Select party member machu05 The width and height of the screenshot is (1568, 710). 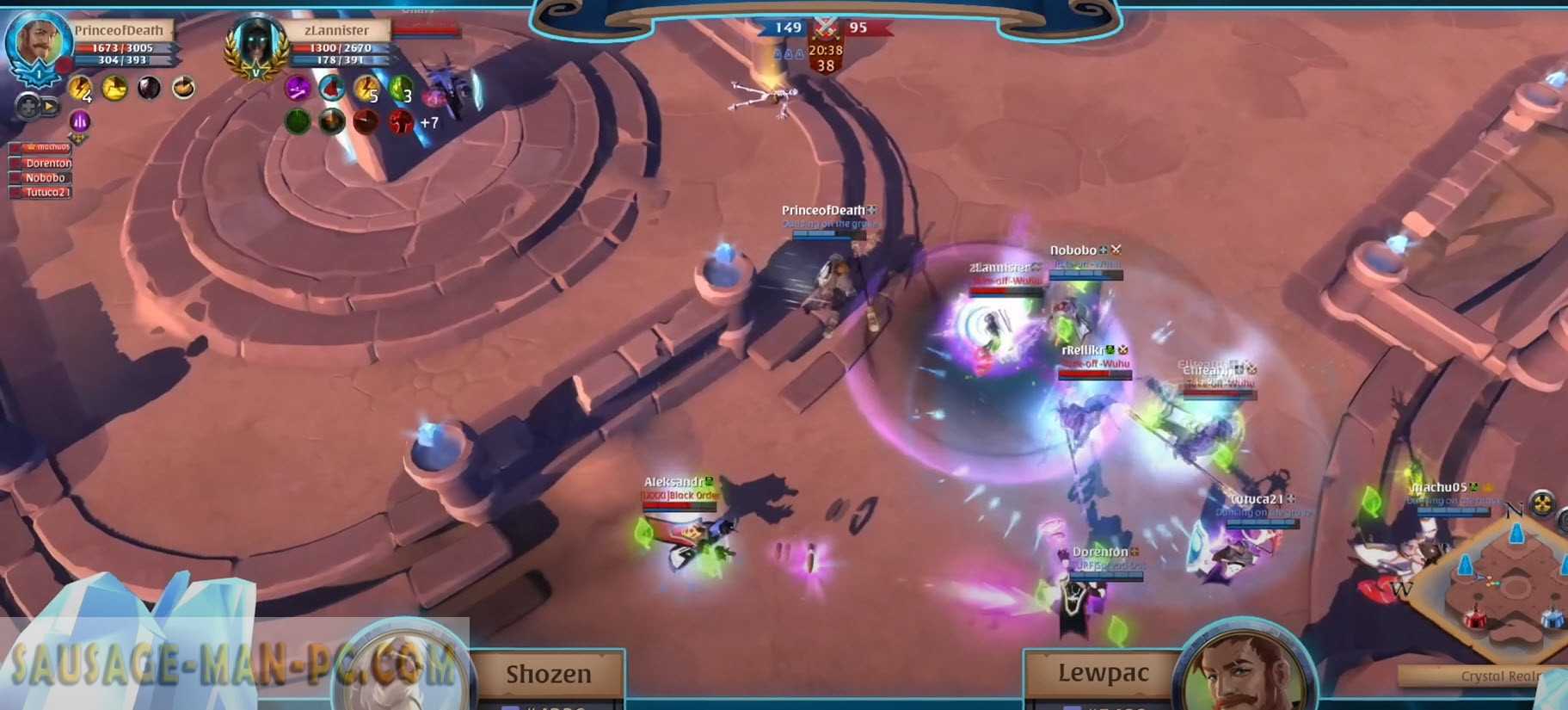coord(45,147)
